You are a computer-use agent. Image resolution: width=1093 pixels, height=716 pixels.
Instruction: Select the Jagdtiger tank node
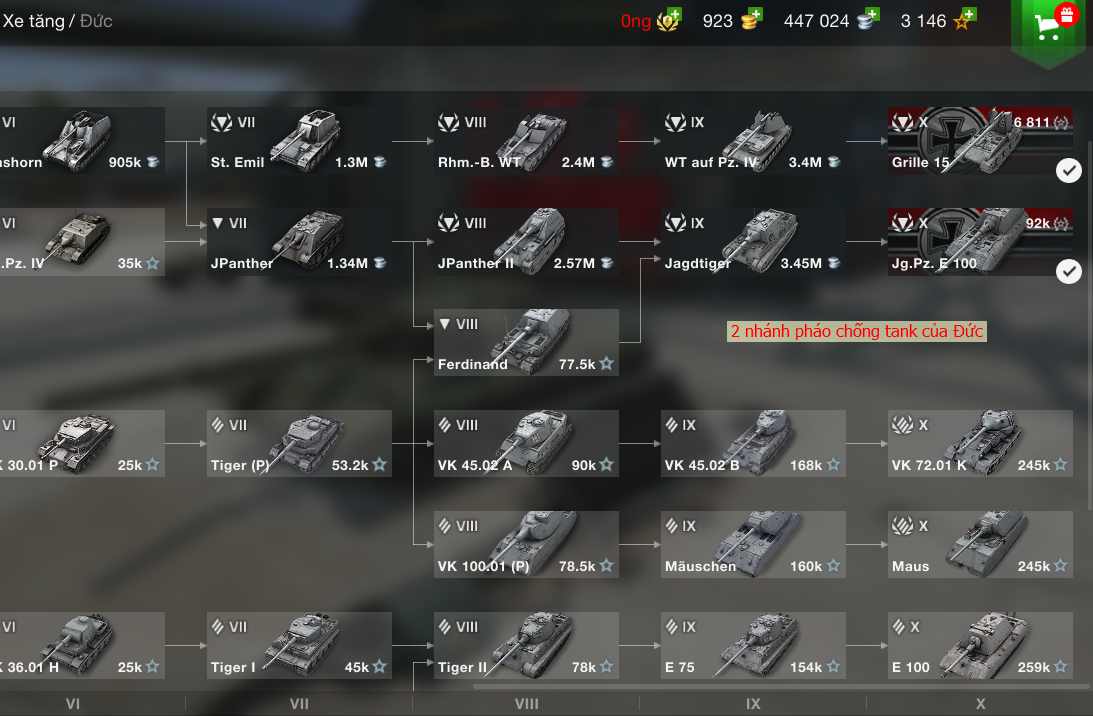click(753, 242)
